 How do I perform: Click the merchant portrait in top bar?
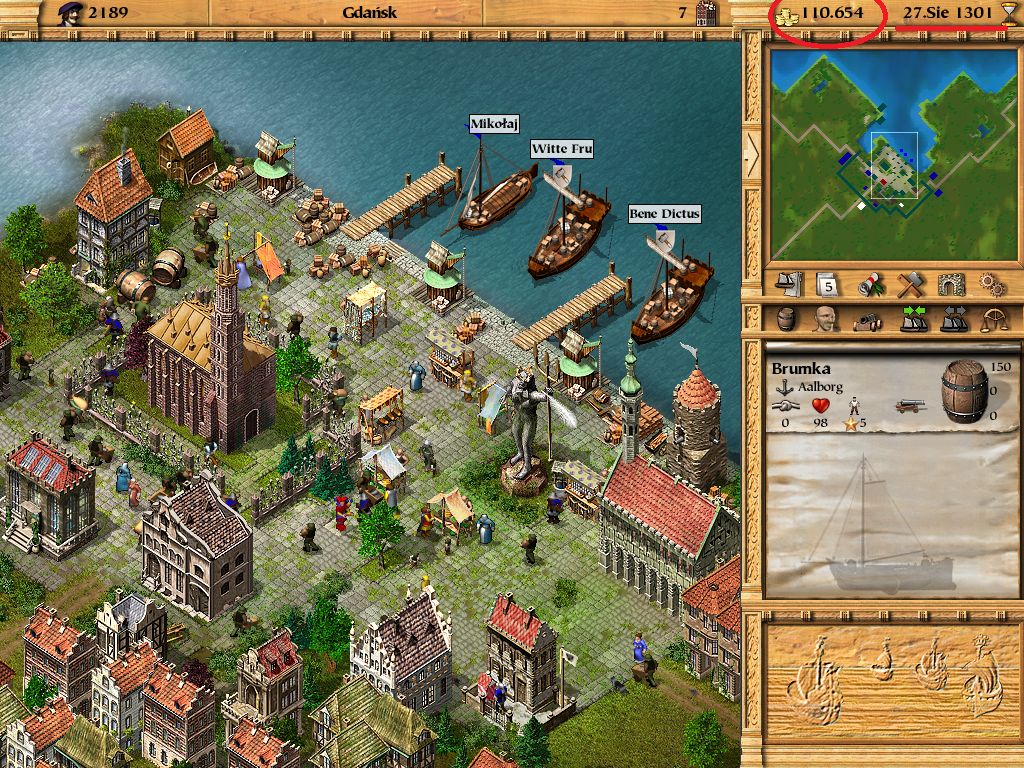click(69, 13)
